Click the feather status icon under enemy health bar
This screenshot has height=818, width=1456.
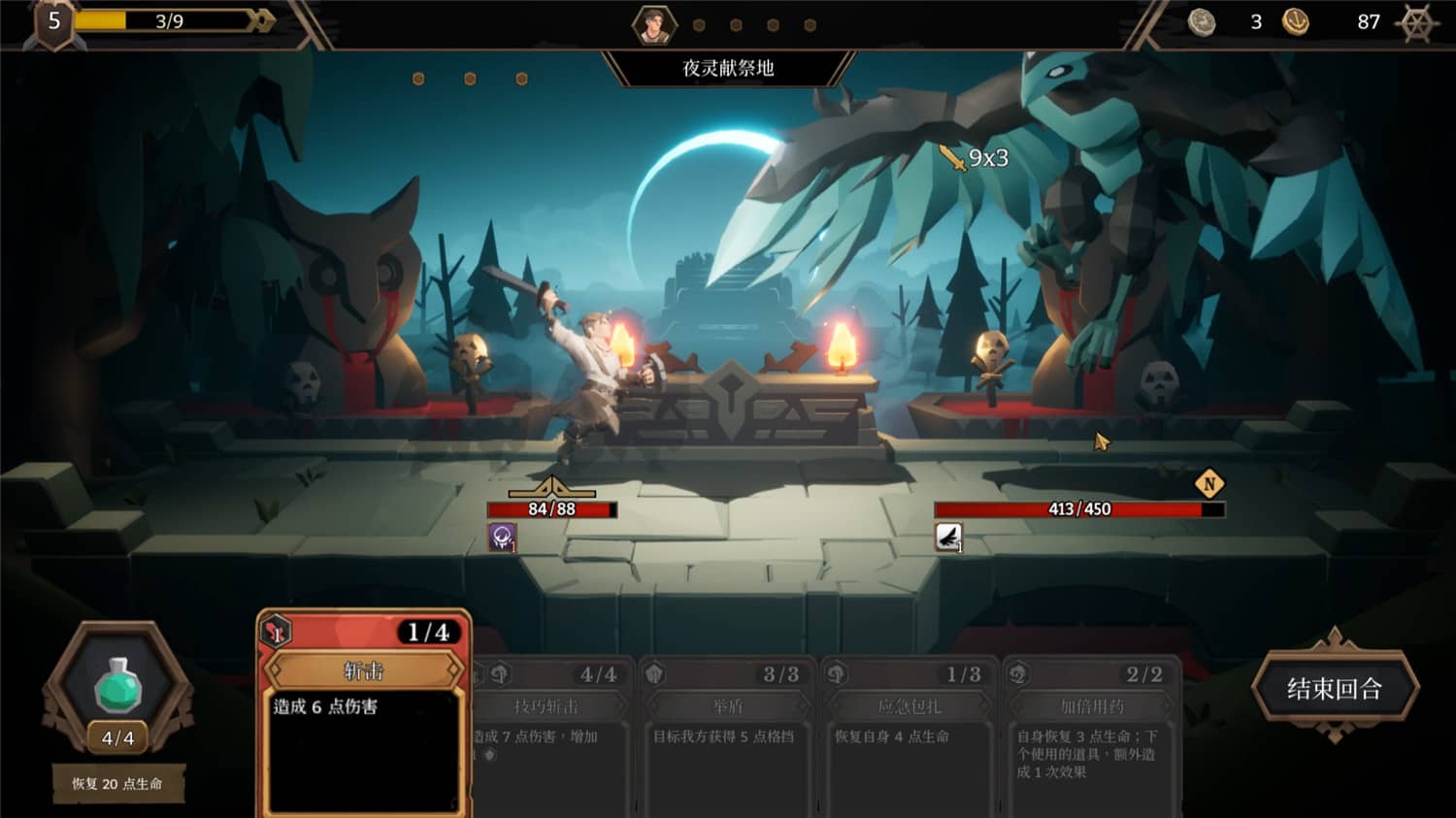point(948,537)
